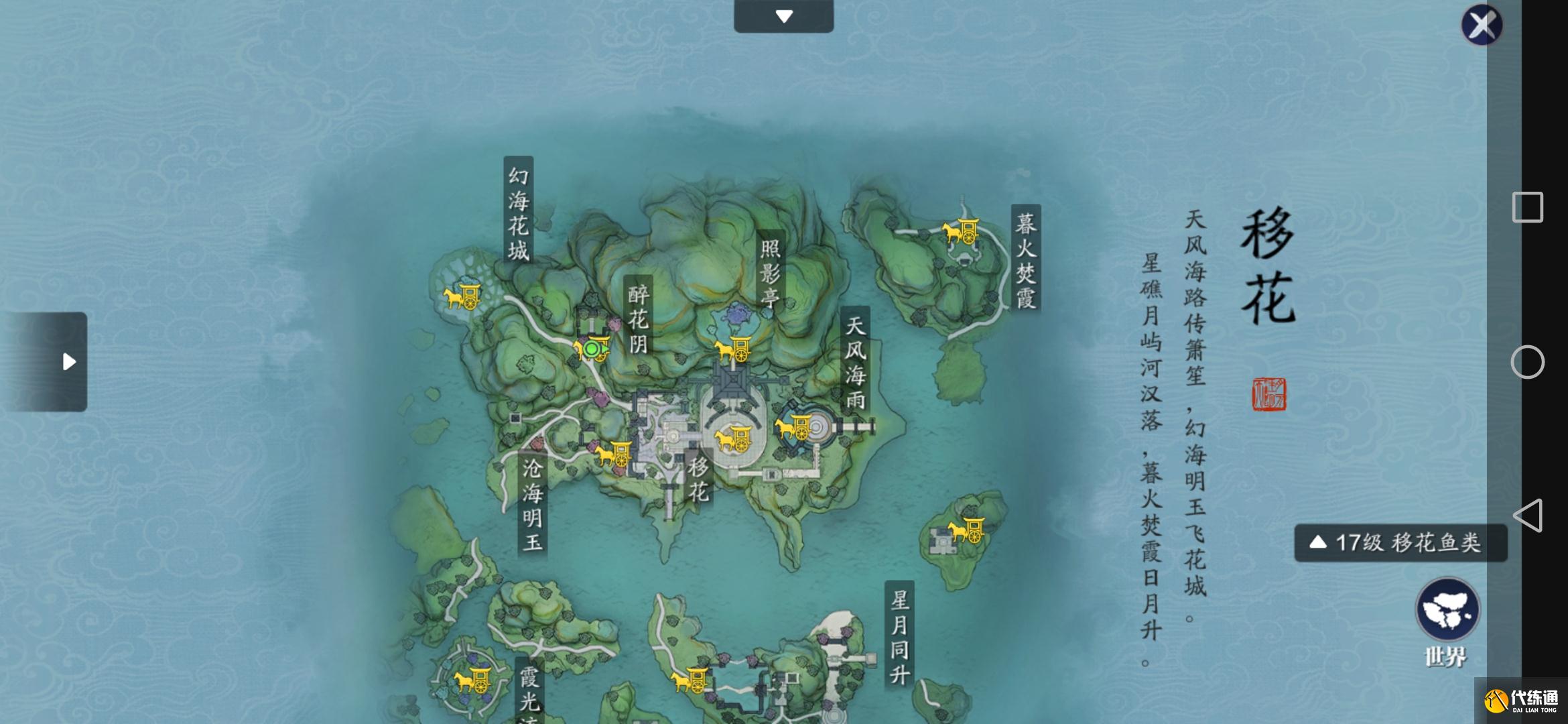Select the carriage marker below 幻海花城
The width and height of the screenshot is (1568, 724).
(462, 296)
